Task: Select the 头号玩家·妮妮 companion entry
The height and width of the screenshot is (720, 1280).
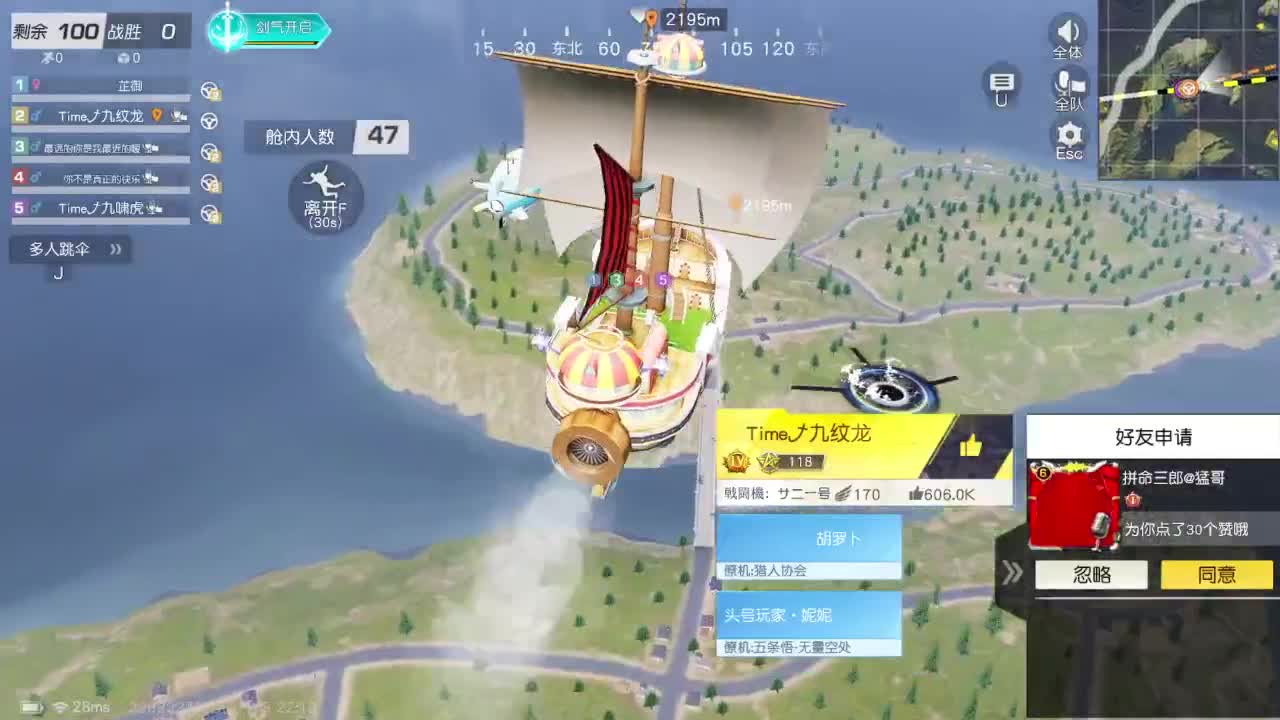Action: (809, 616)
